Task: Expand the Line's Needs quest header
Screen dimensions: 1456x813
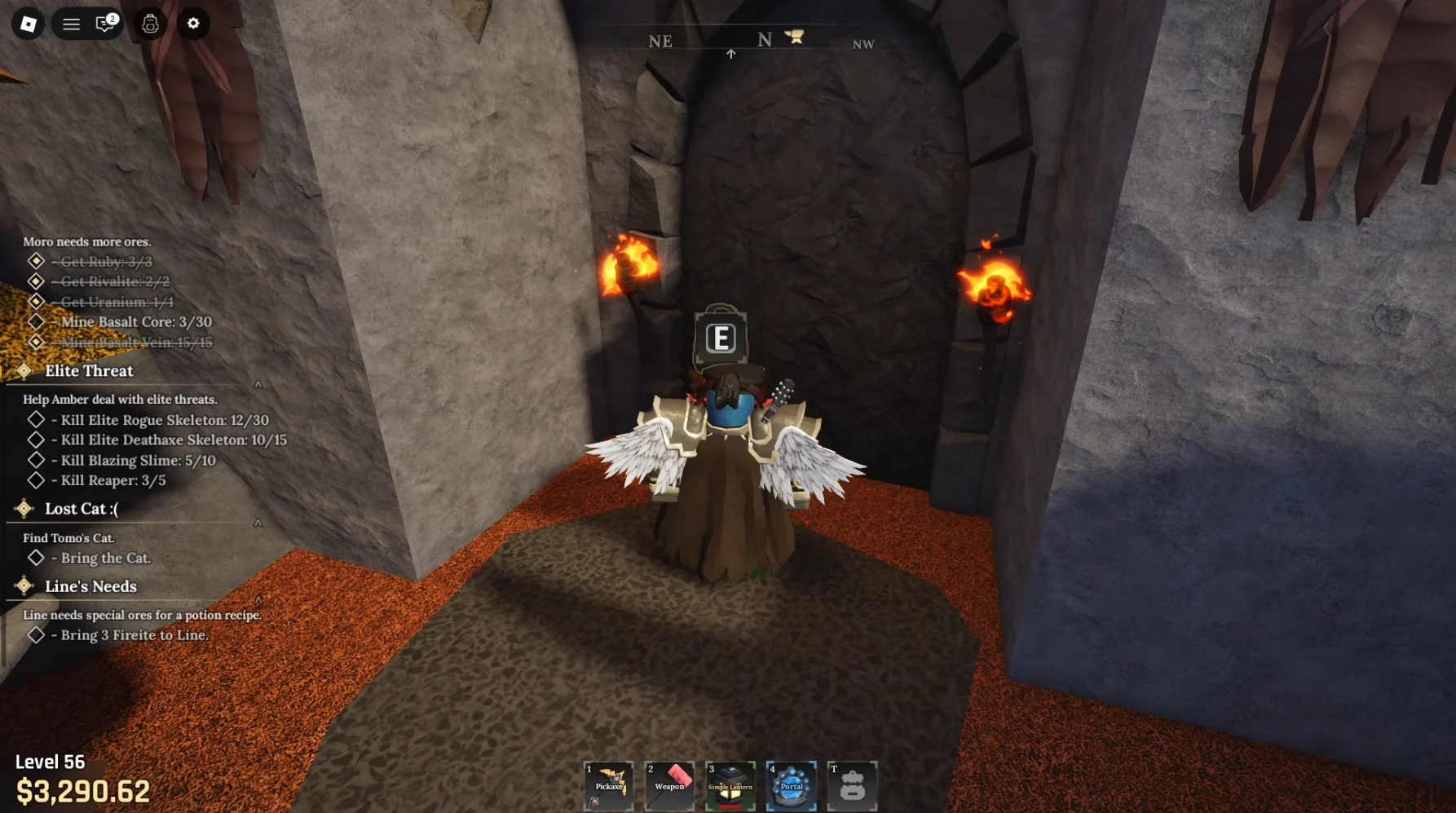Action: (90, 586)
